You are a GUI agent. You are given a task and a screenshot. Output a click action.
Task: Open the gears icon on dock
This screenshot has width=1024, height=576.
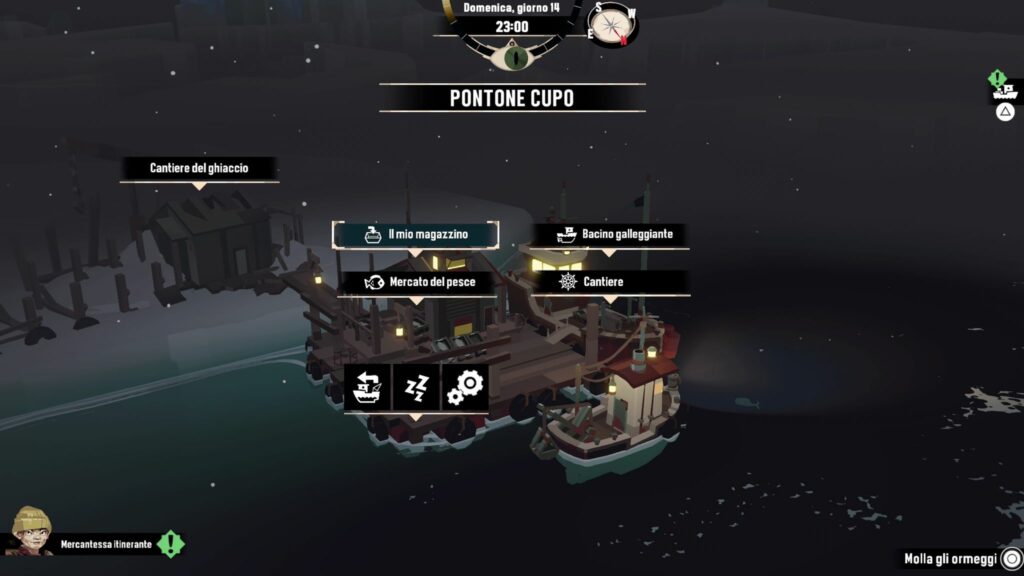pos(465,387)
